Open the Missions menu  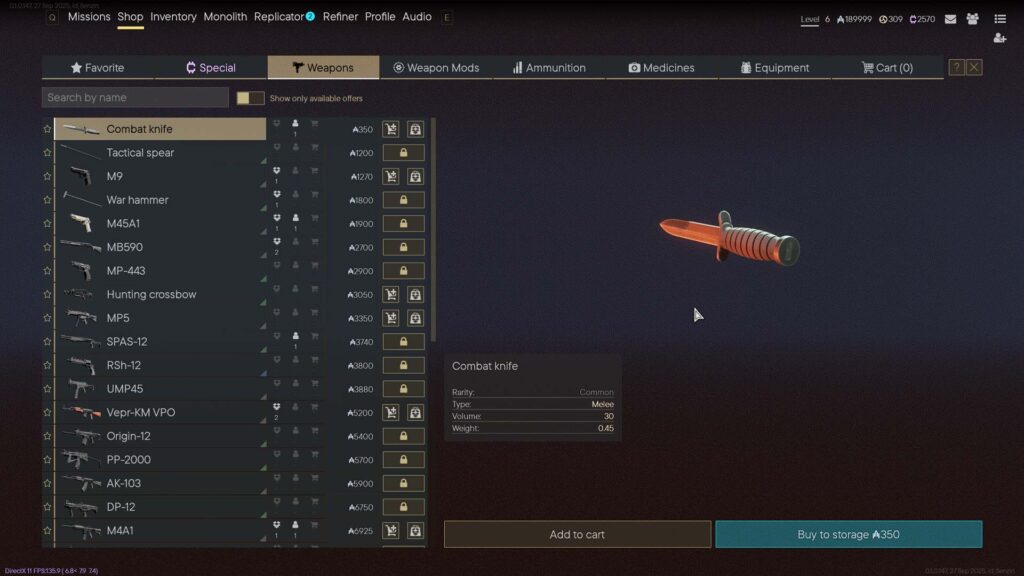(89, 17)
